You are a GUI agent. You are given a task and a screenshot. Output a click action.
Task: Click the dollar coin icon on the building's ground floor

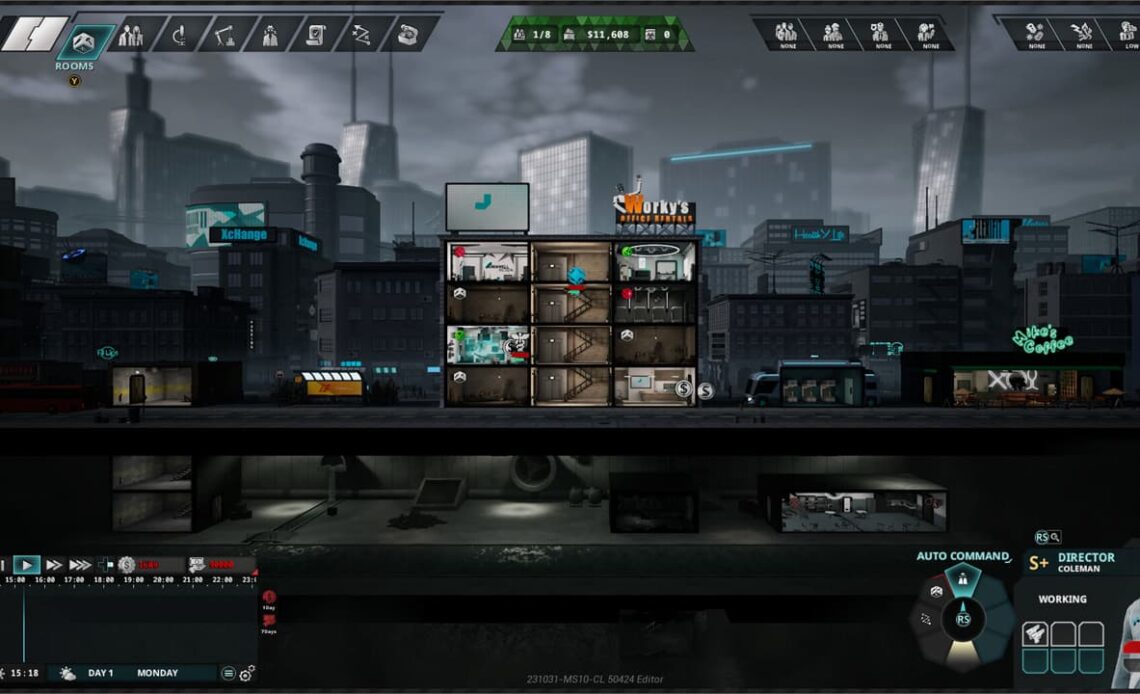(684, 388)
